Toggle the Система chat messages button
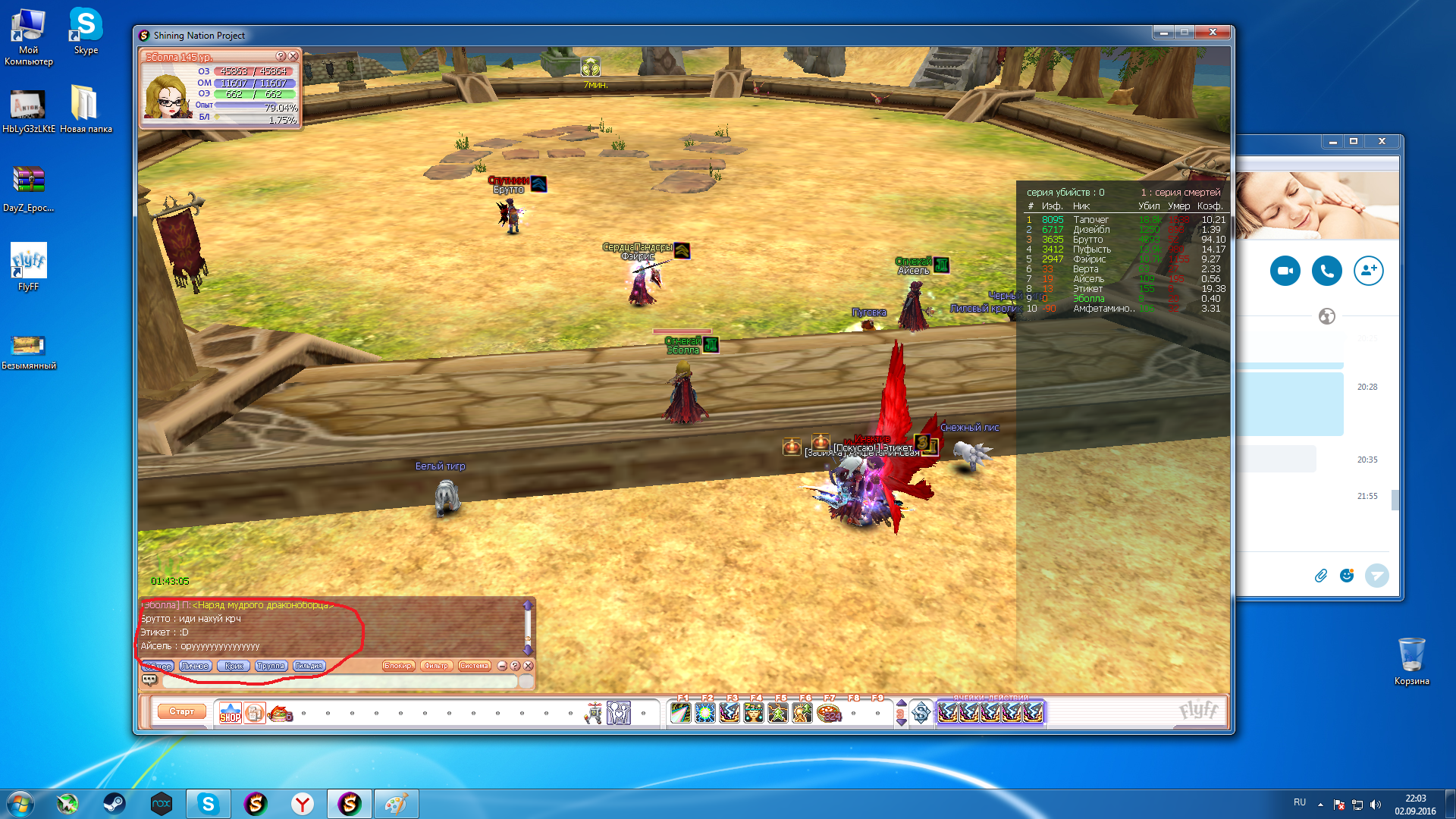The height and width of the screenshot is (819, 1456). [474, 666]
